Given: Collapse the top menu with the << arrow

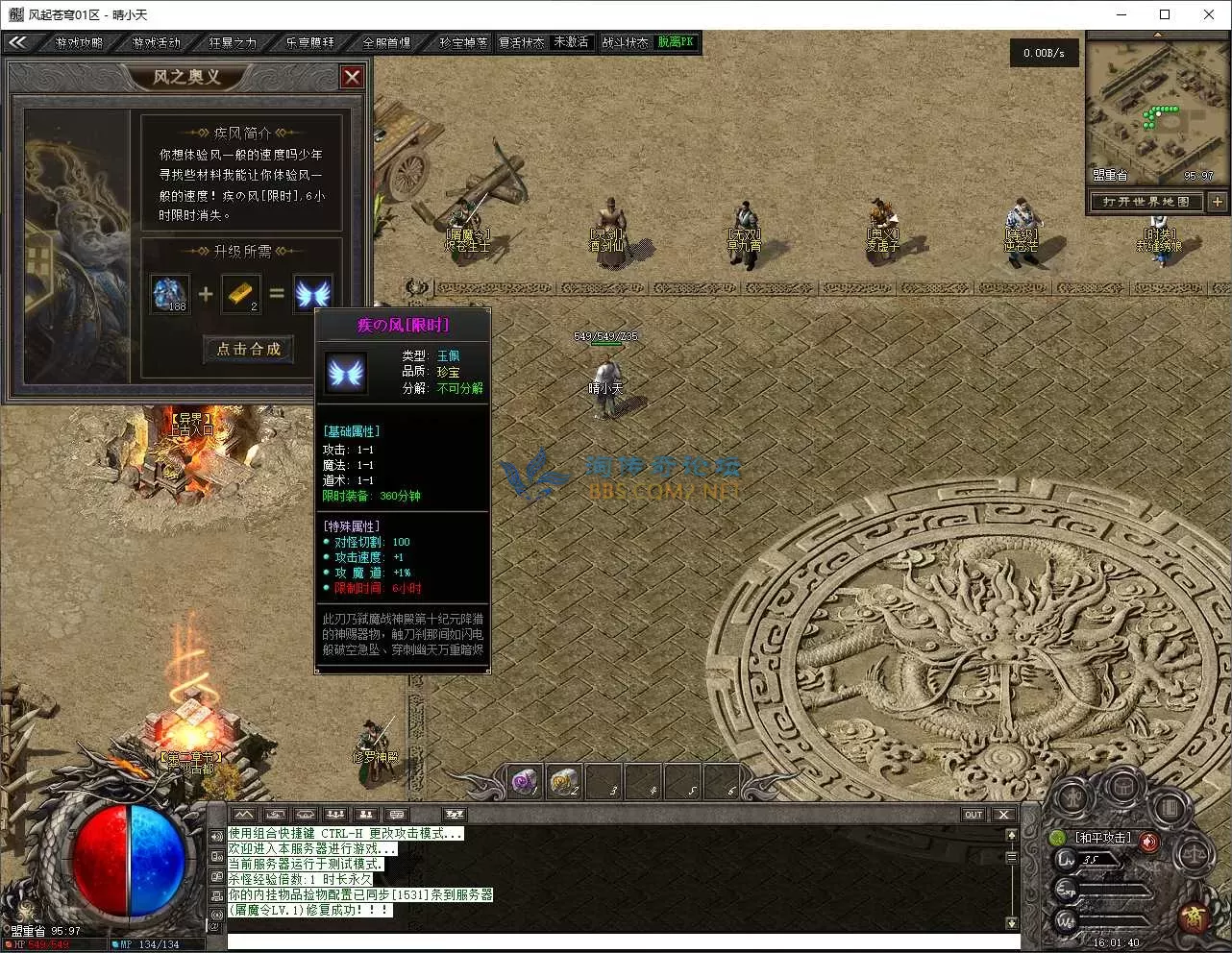Looking at the screenshot, I should 19,42.
